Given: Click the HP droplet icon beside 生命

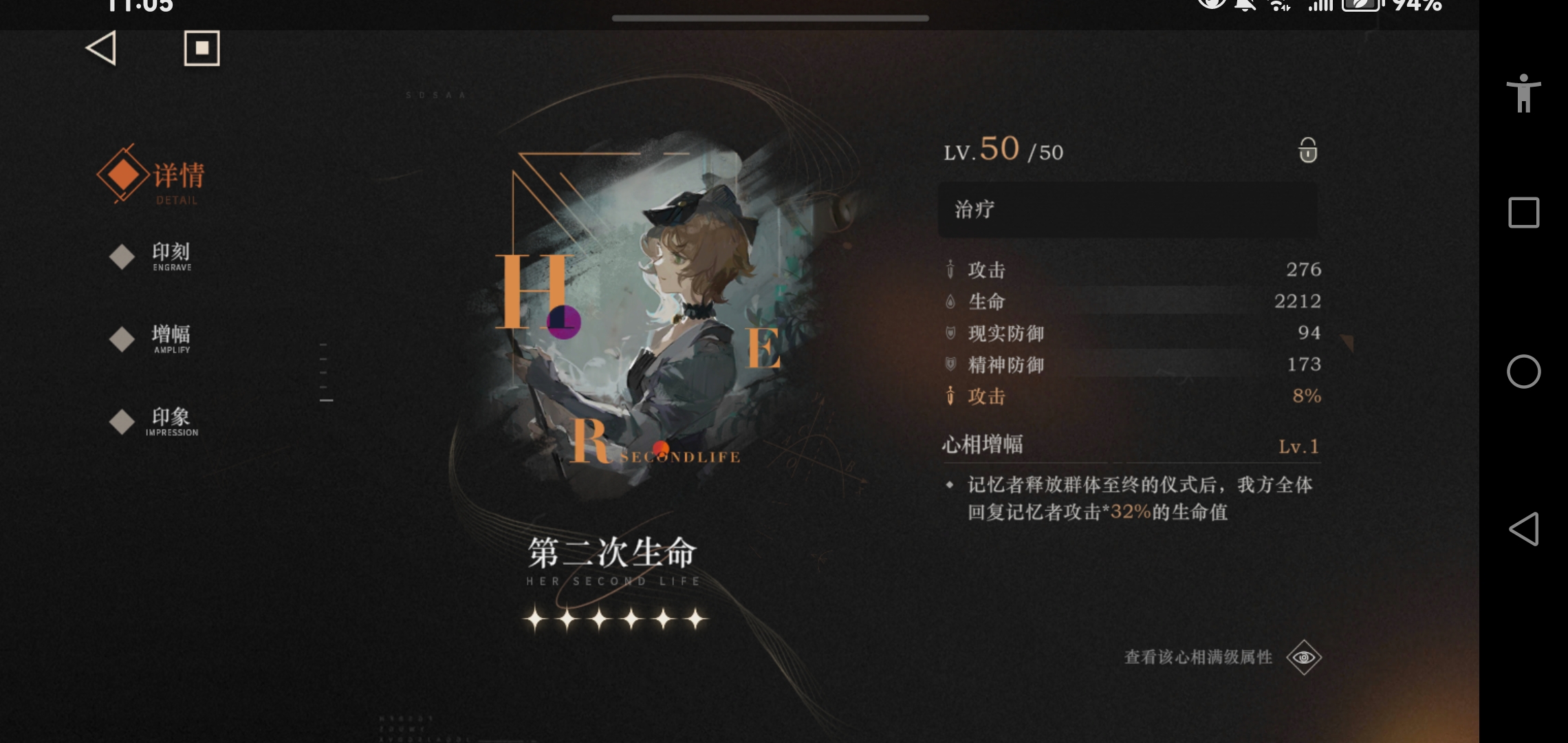Looking at the screenshot, I should 951,301.
